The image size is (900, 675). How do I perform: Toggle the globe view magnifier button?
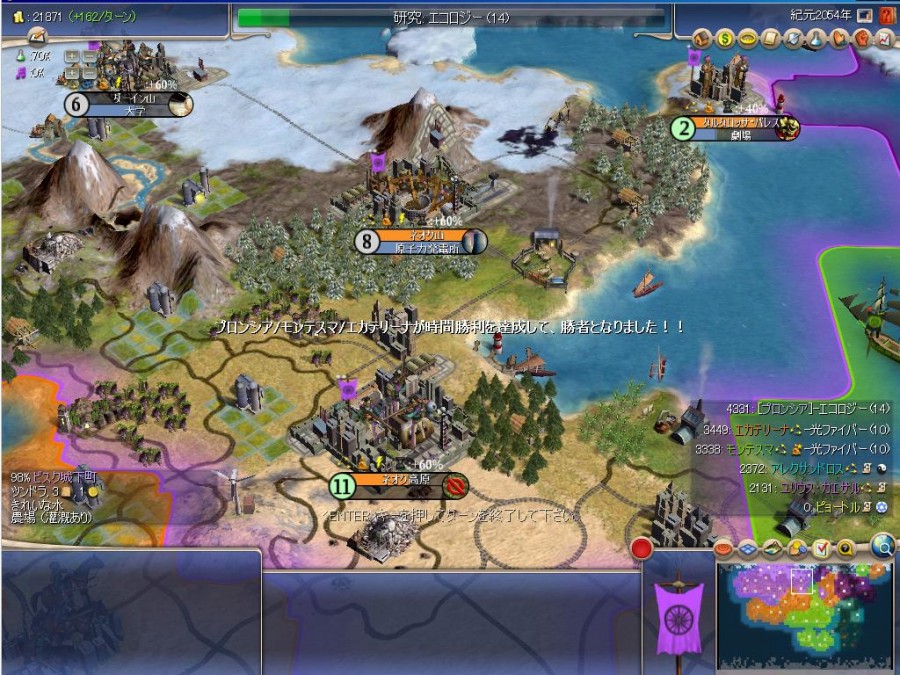pos(881,545)
